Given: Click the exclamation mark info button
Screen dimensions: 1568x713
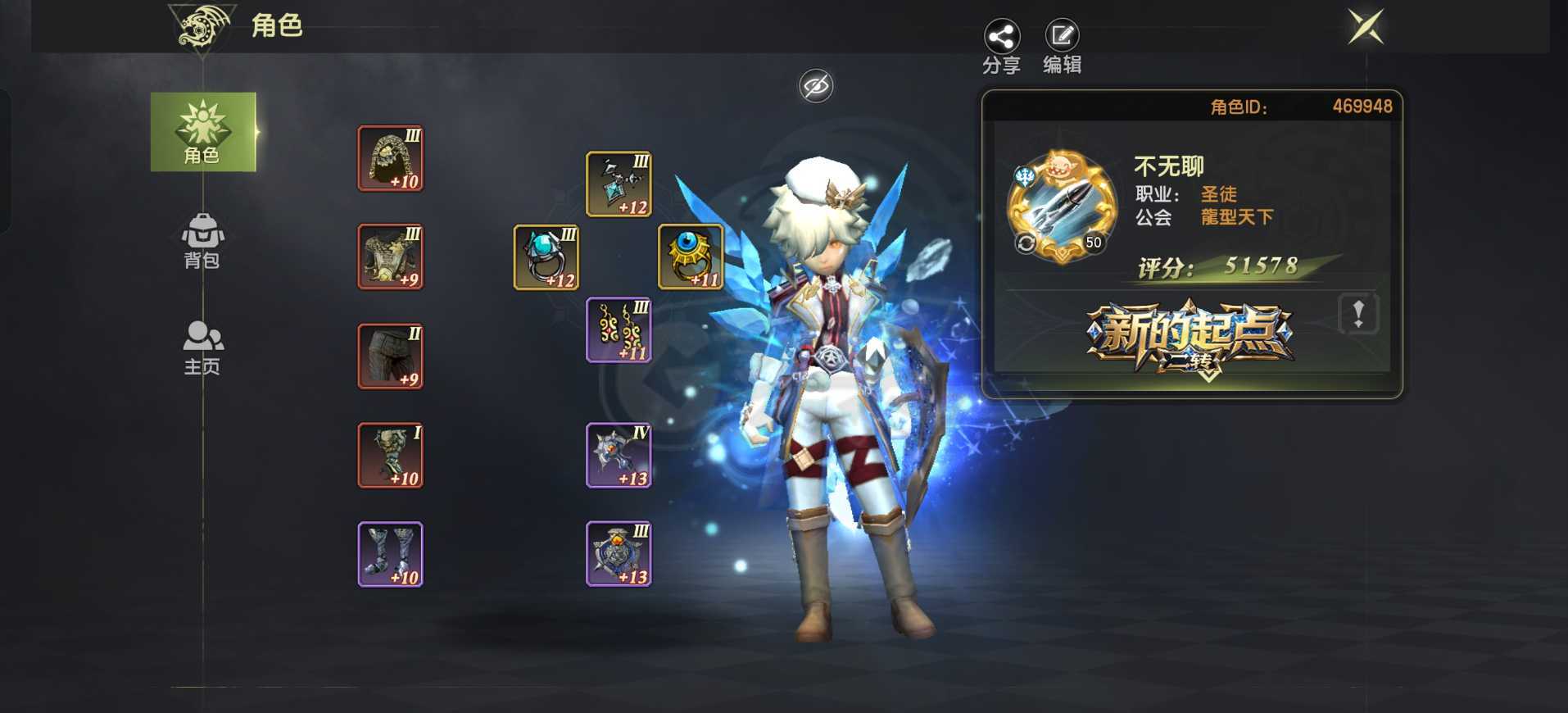Looking at the screenshot, I should pyautogui.click(x=1357, y=314).
